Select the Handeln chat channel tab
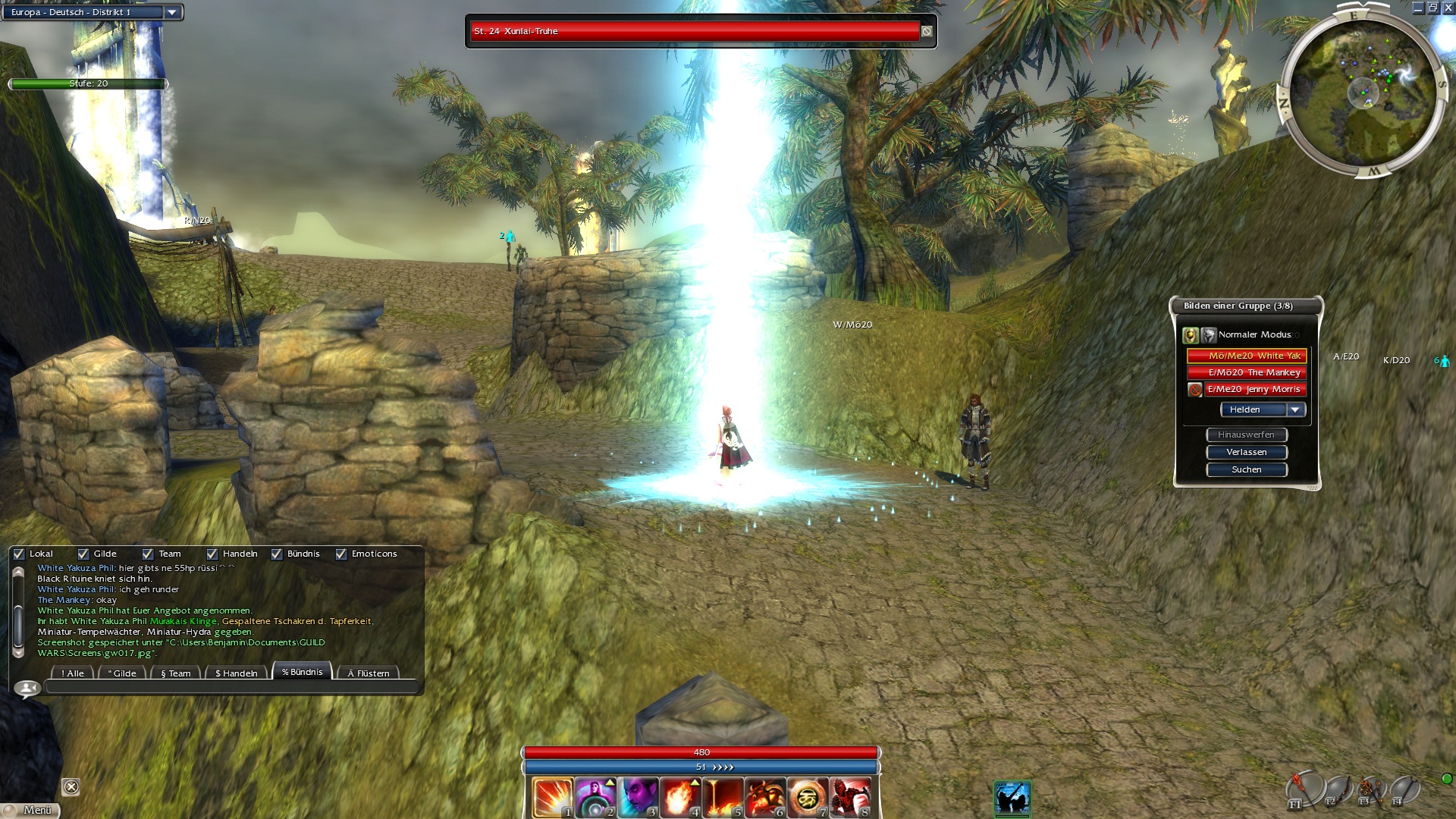 point(236,673)
